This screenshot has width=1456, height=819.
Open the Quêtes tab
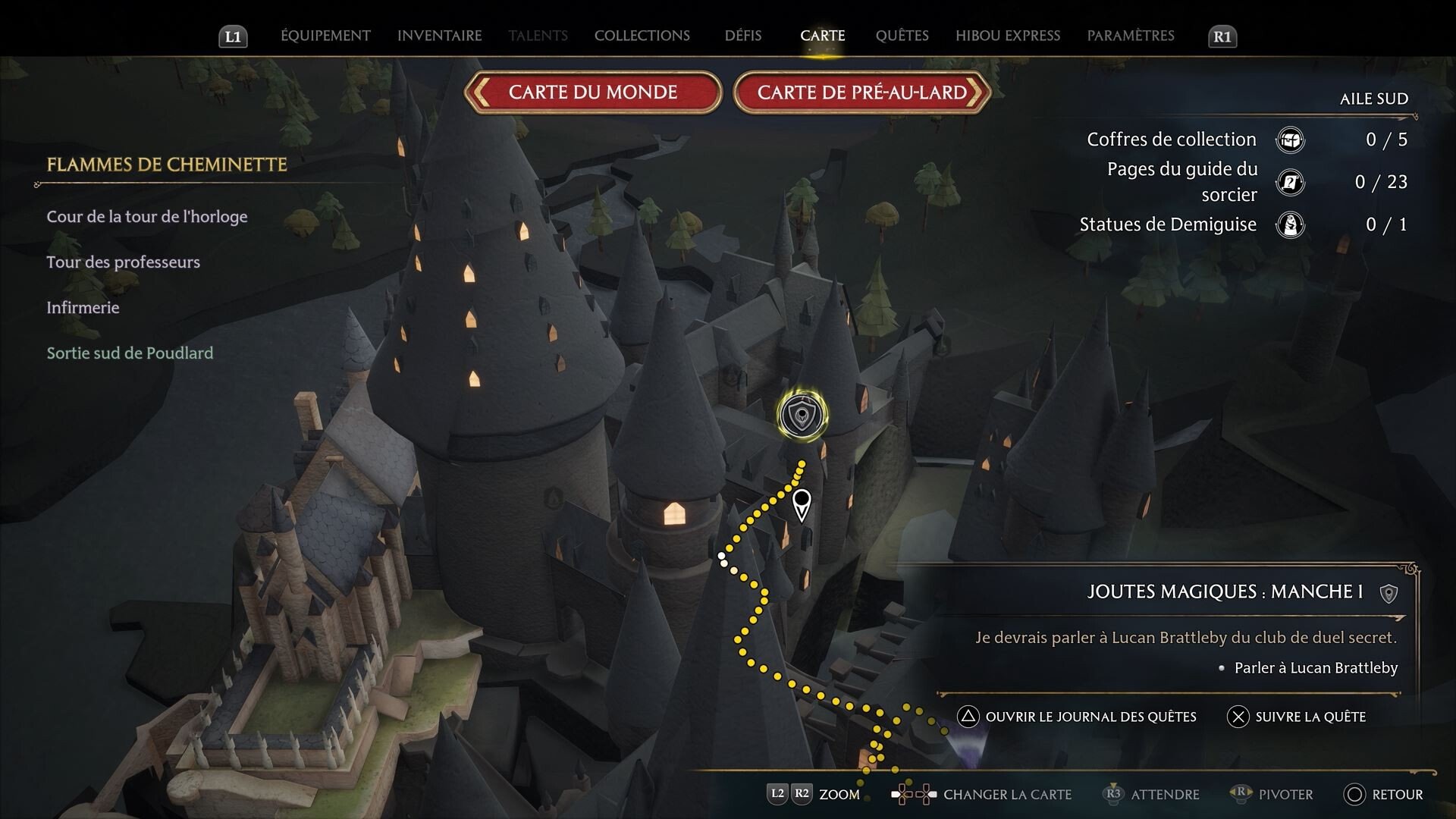click(902, 36)
